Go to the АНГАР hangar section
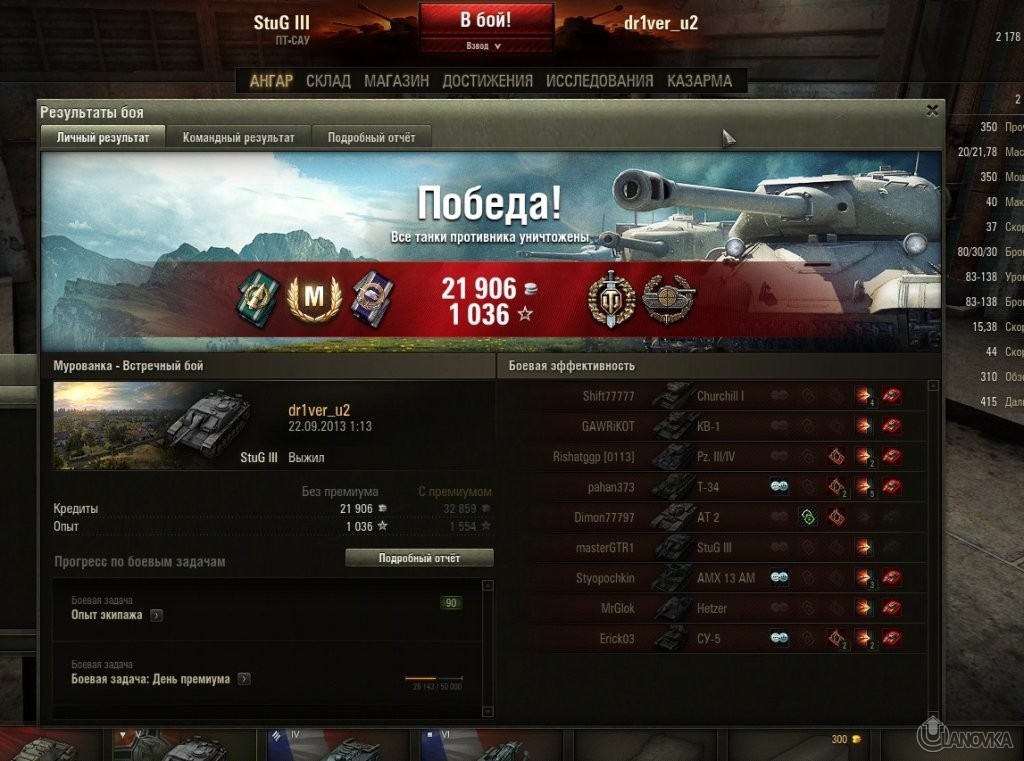Image resolution: width=1024 pixels, height=761 pixels. click(270, 81)
